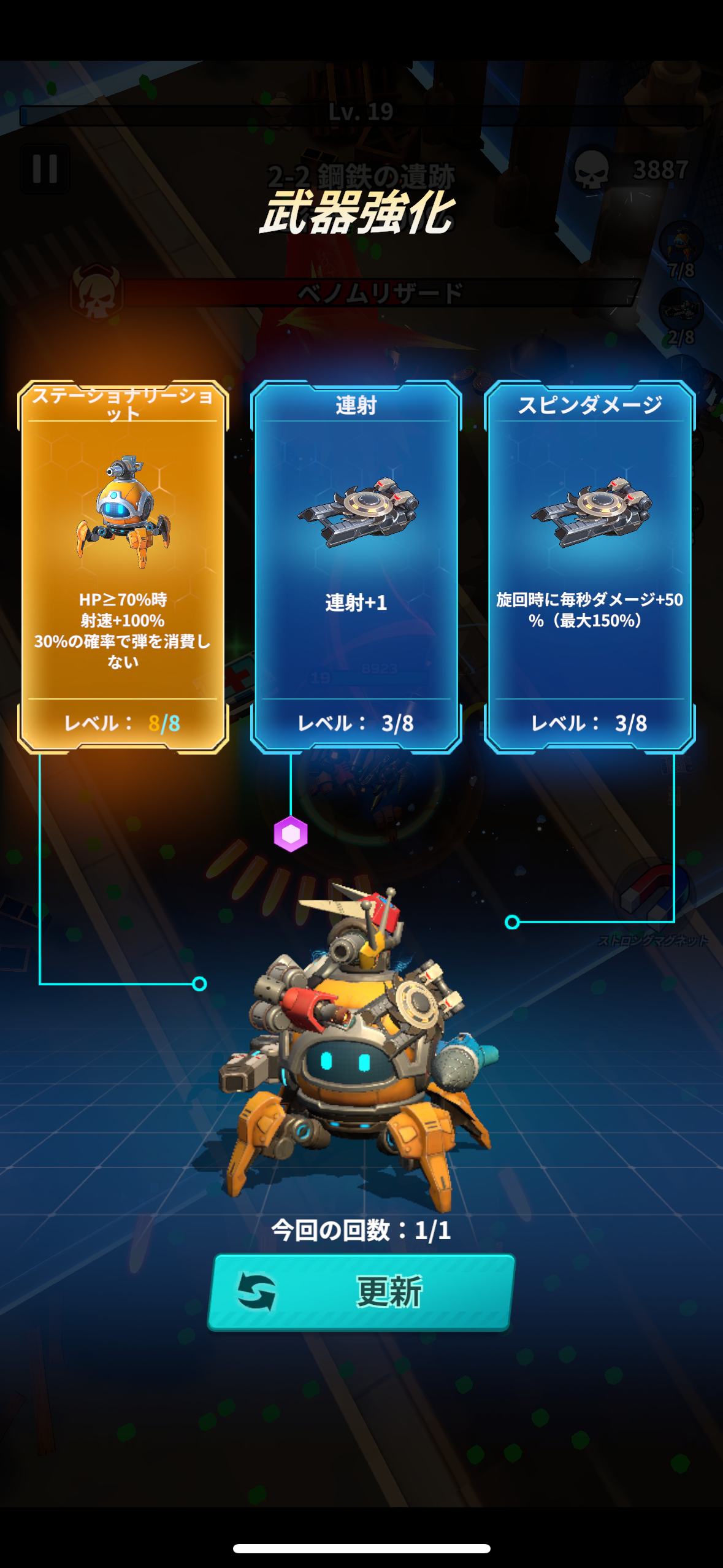Screen dimensions: 723x1568
Task: Refresh upgrade options with 更新 button
Action: pyautogui.click(x=361, y=1292)
